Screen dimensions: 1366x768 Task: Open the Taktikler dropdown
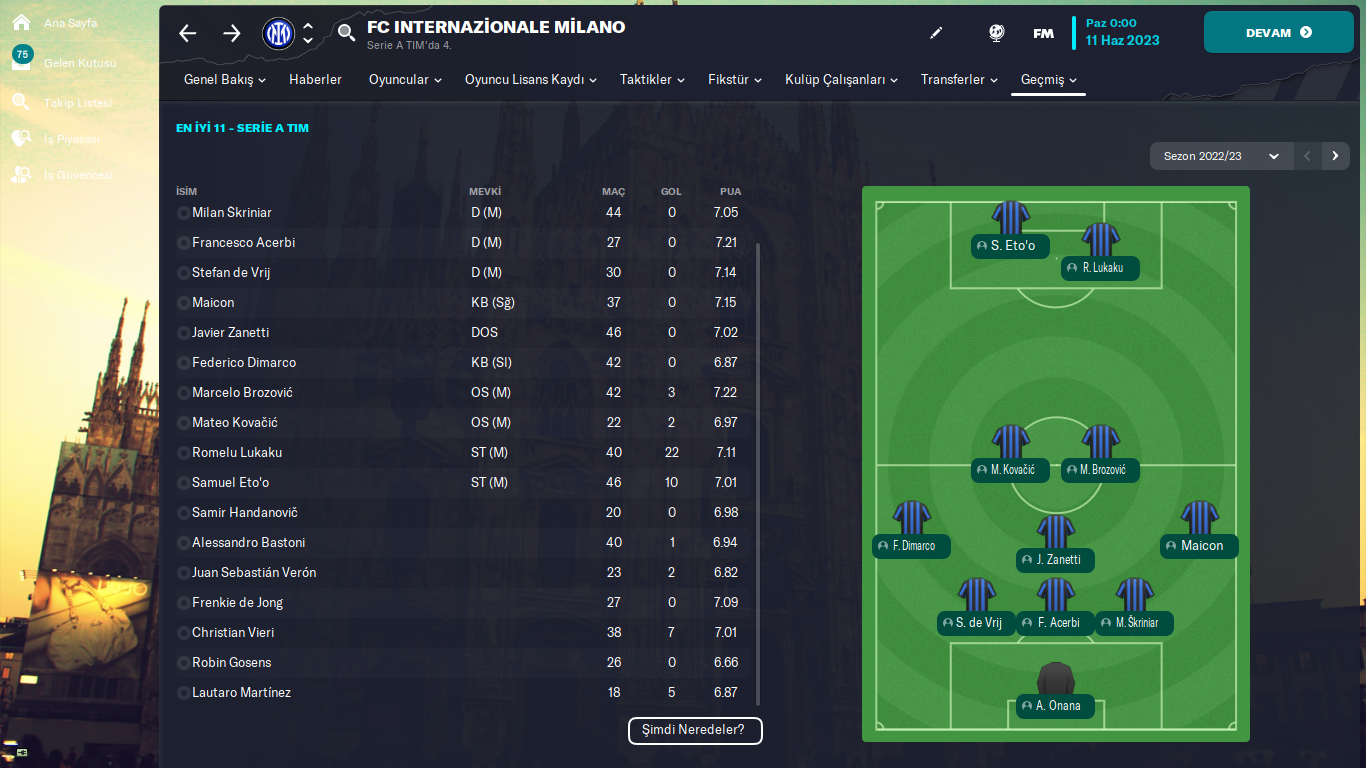click(652, 80)
